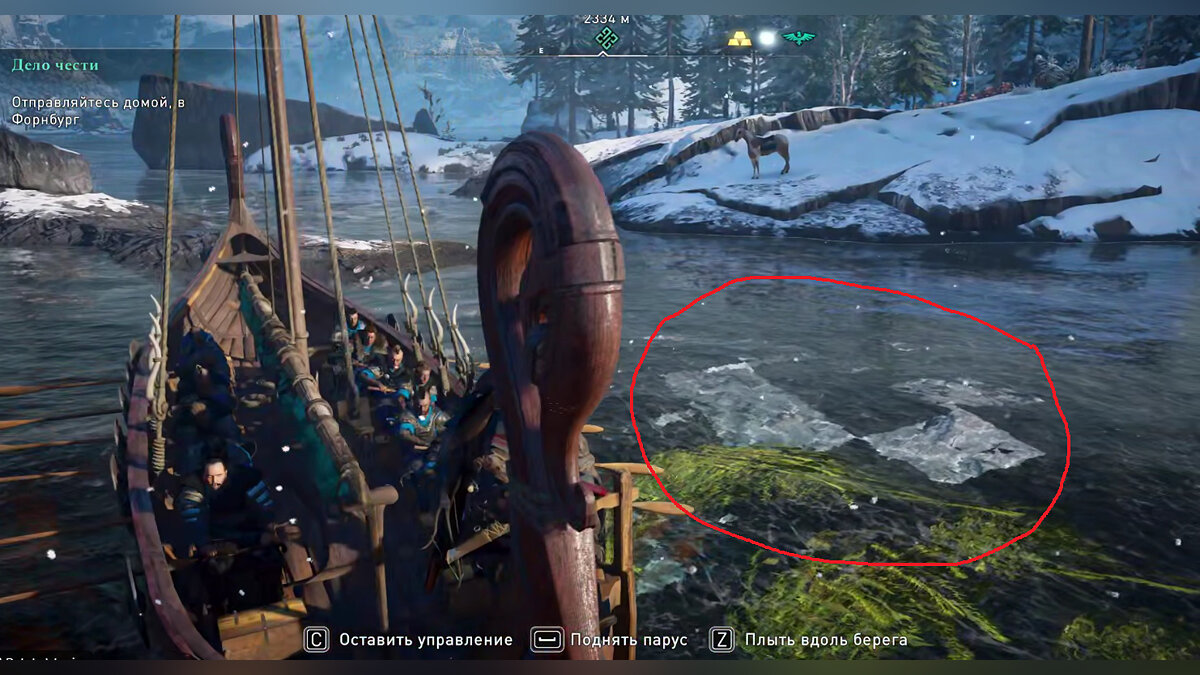Image resolution: width=1200 pixels, height=675 pixels.
Task: Activate the Поднять парус action
Action: pyautogui.click(x=610, y=640)
